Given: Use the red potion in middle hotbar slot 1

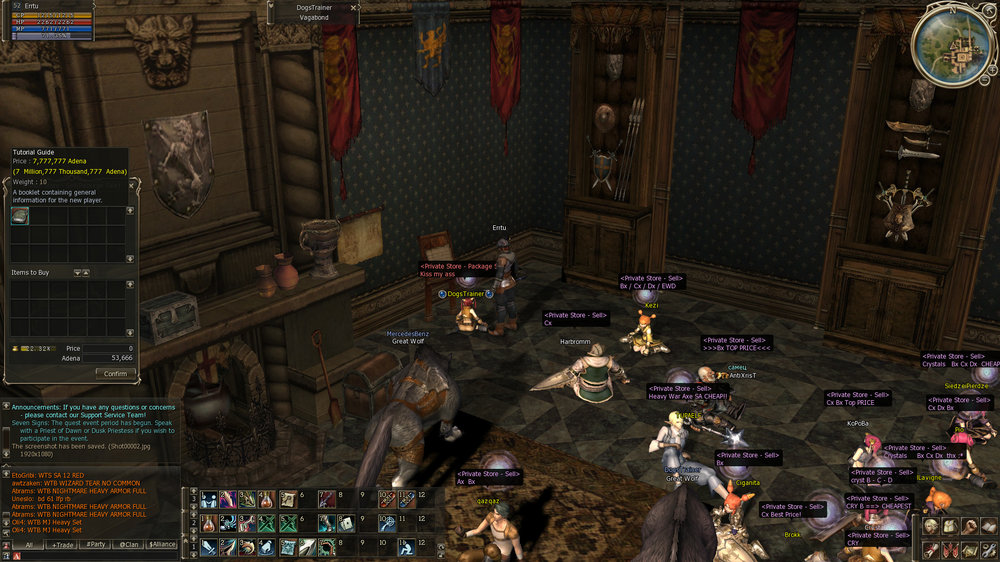Looking at the screenshot, I should coord(208,523).
